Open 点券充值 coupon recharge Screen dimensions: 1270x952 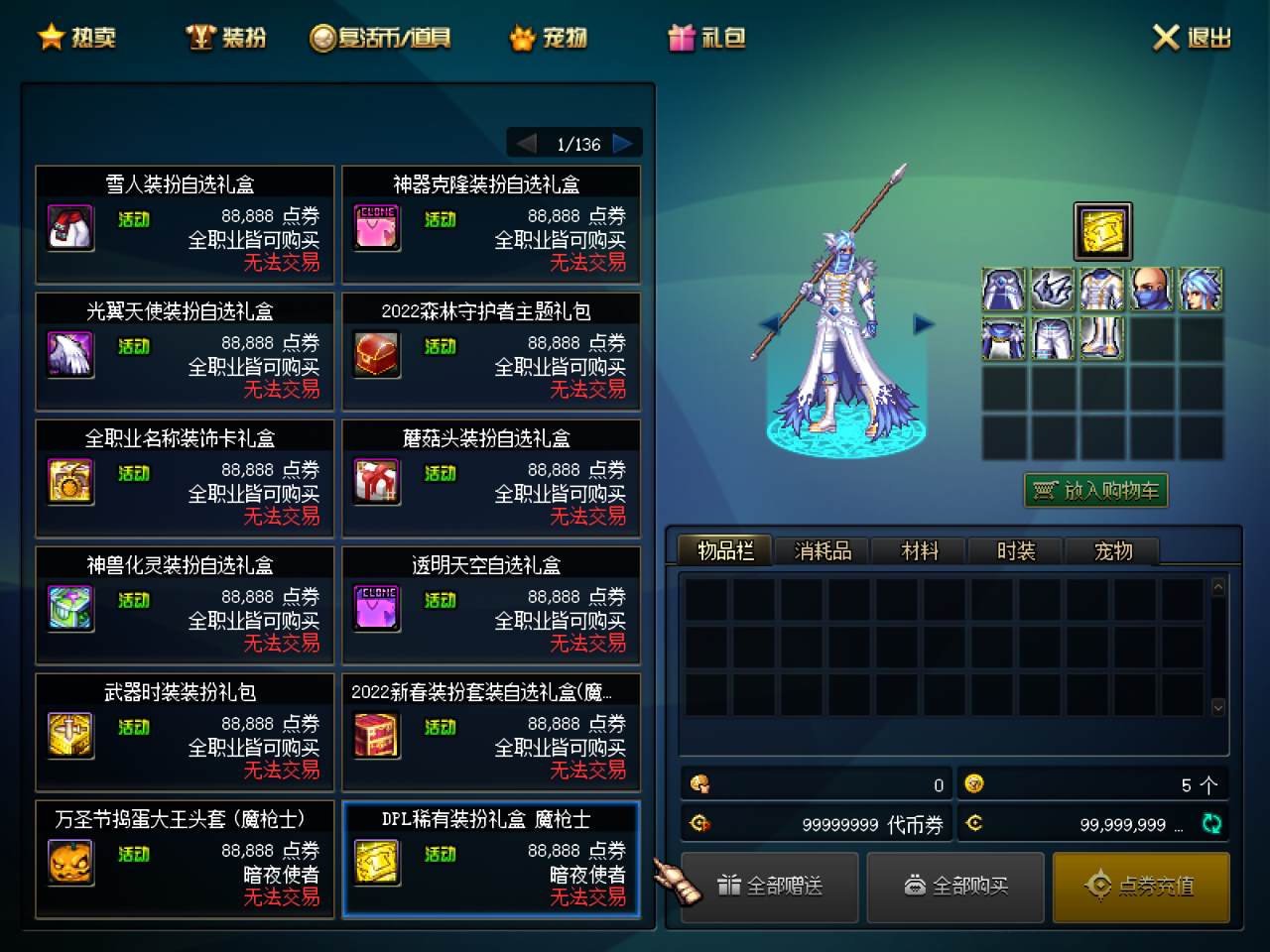1141,886
